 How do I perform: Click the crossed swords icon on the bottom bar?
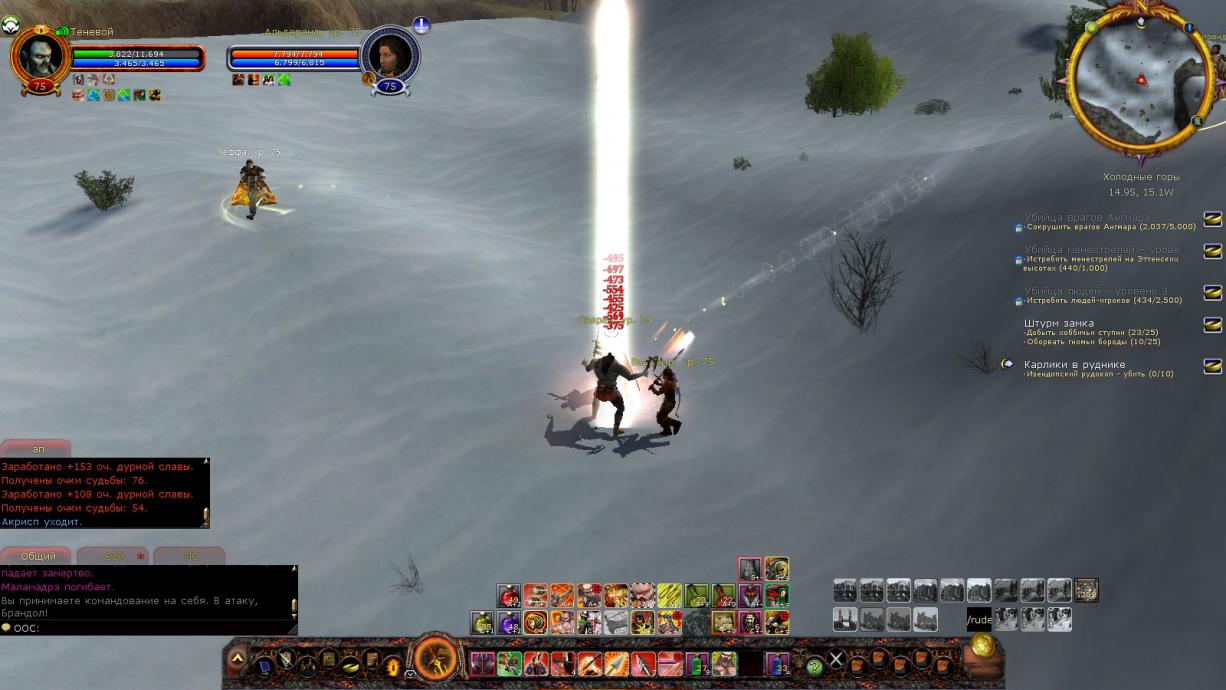[x=837, y=660]
